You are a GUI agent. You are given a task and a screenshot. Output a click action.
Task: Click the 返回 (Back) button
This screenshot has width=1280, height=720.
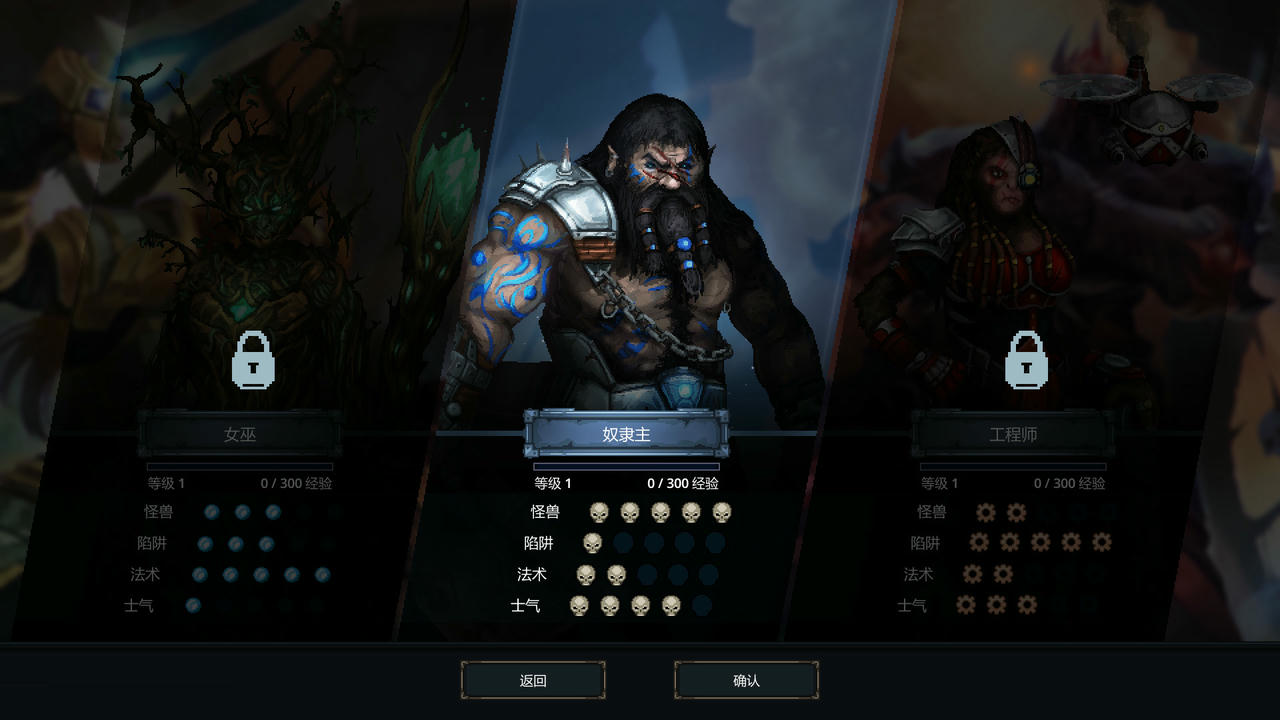533,681
